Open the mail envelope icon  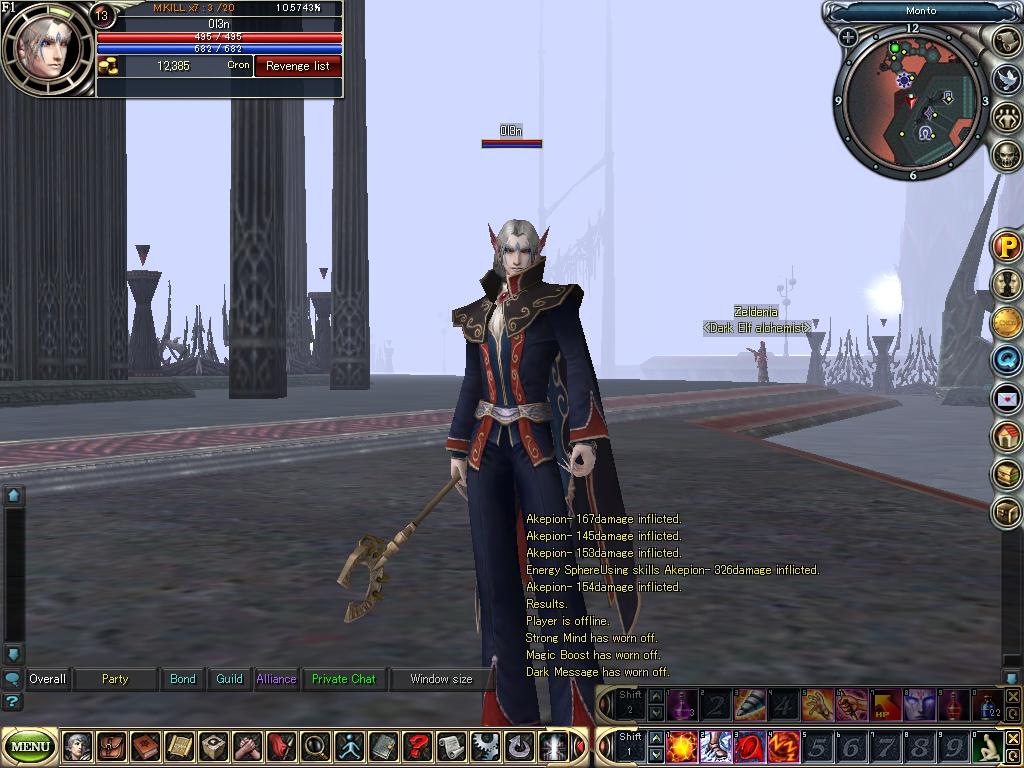coord(1006,399)
